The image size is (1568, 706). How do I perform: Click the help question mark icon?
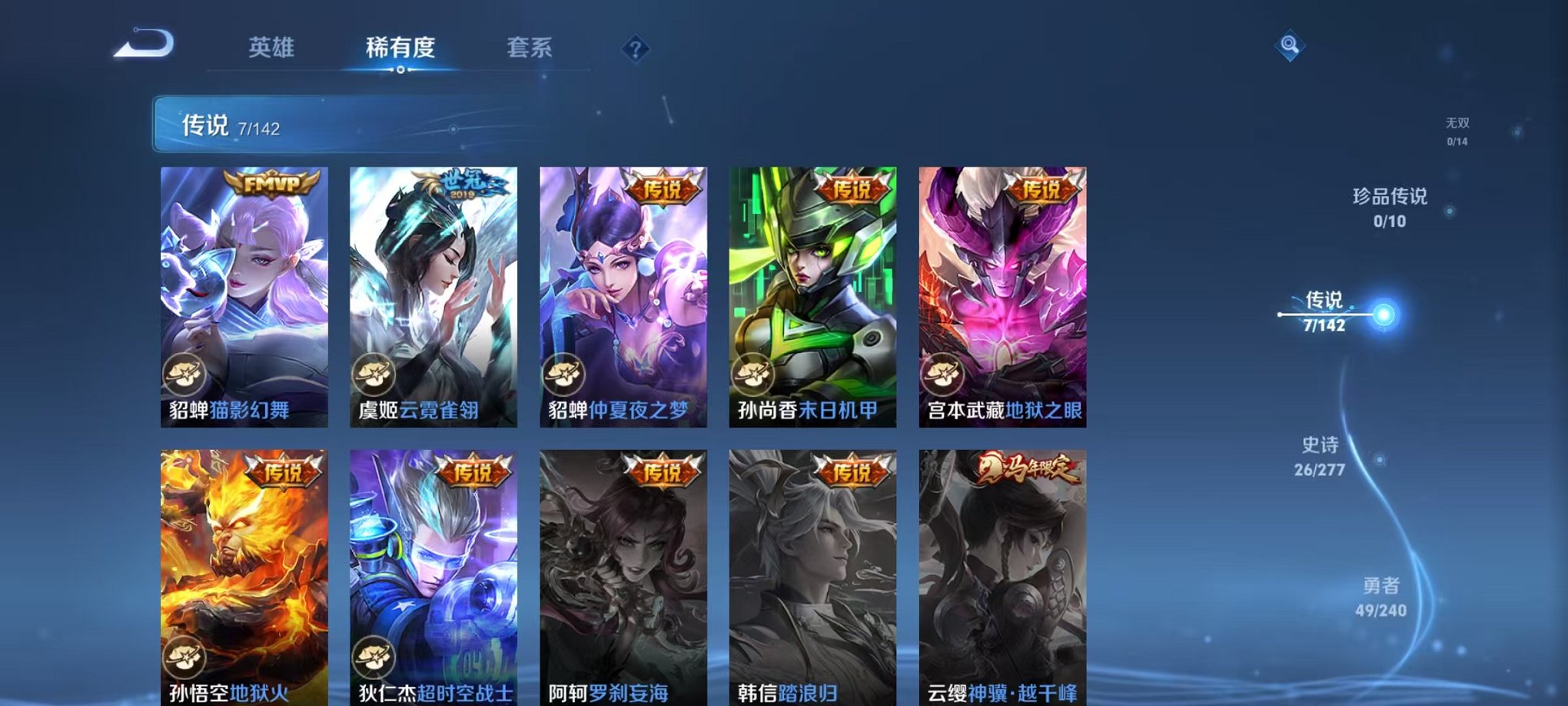[634, 48]
